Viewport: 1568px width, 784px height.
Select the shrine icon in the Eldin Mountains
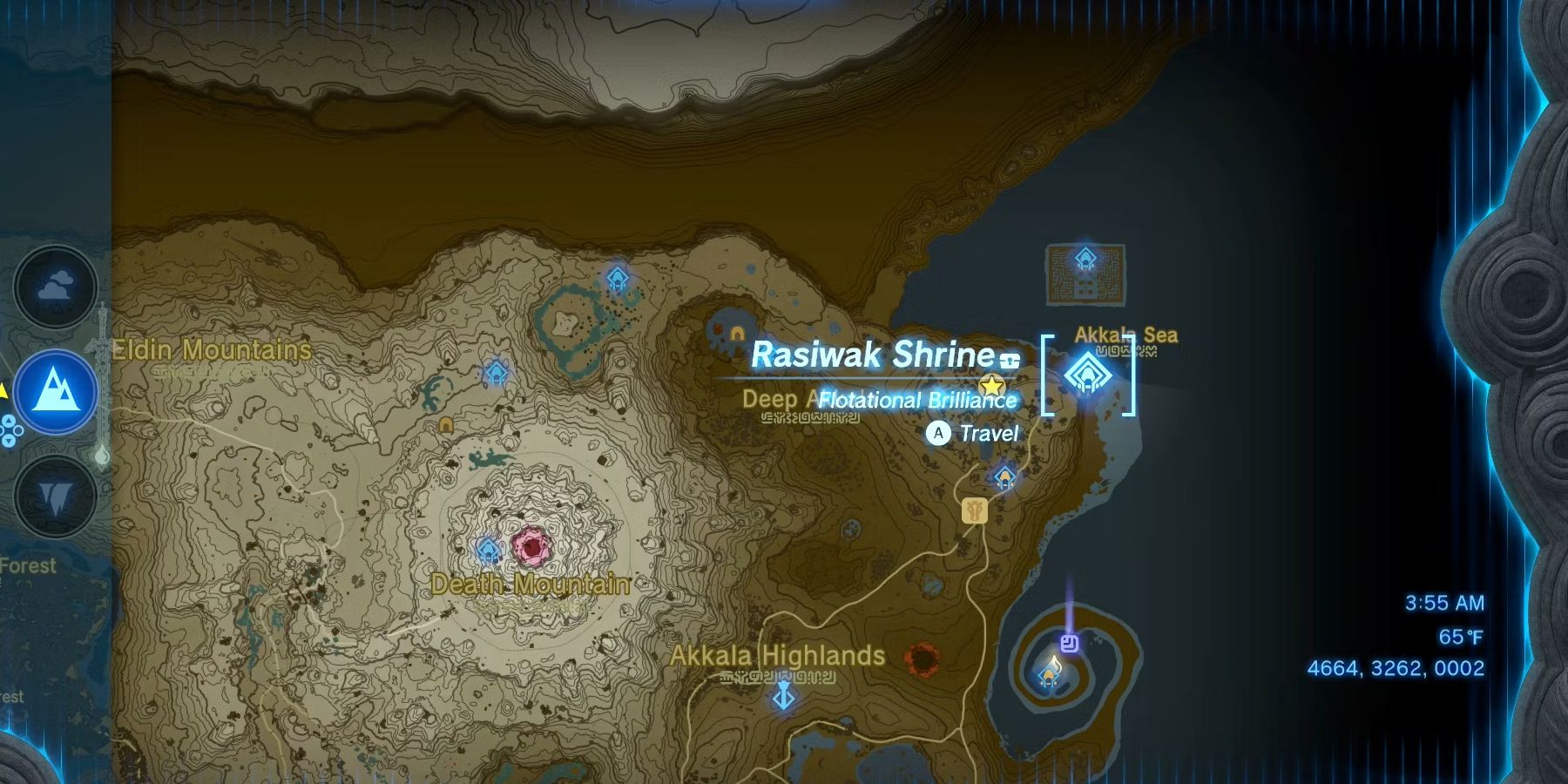[x=496, y=374]
